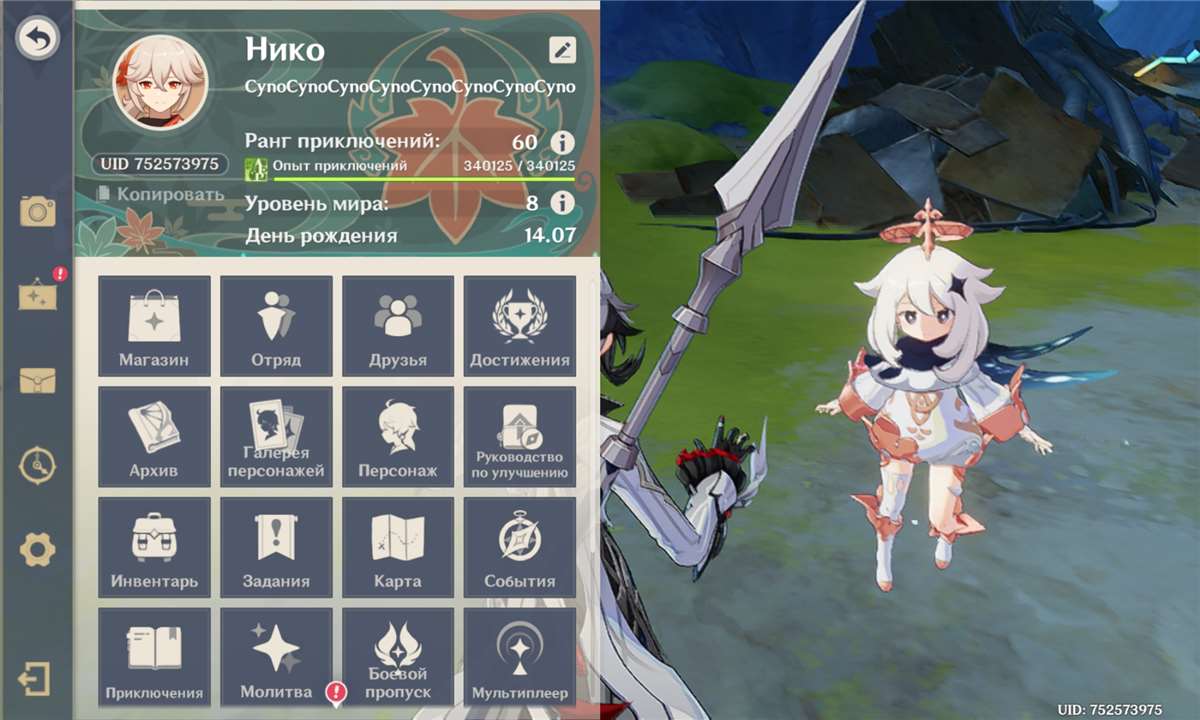Open the Карта map
The image size is (1200, 720).
[x=398, y=548]
